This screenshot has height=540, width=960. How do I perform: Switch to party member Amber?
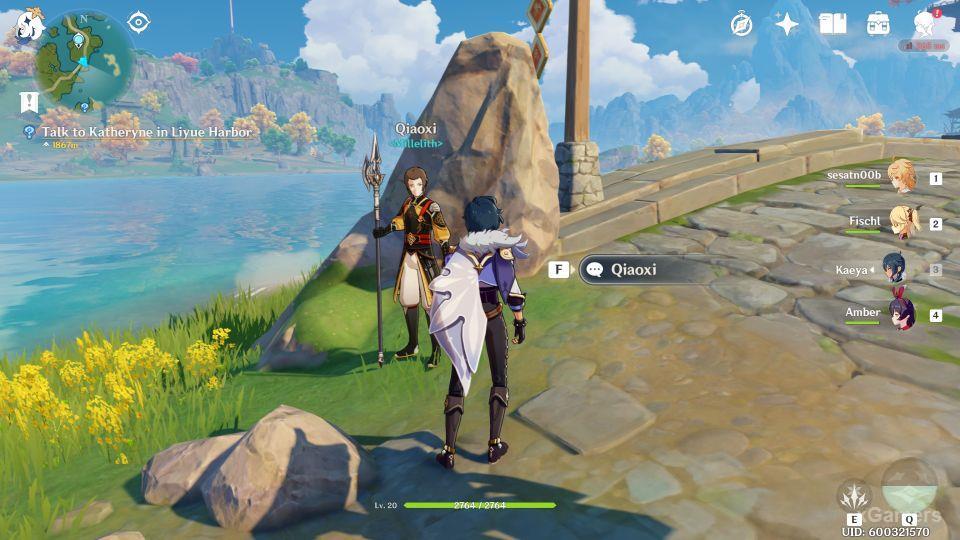click(901, 314)
